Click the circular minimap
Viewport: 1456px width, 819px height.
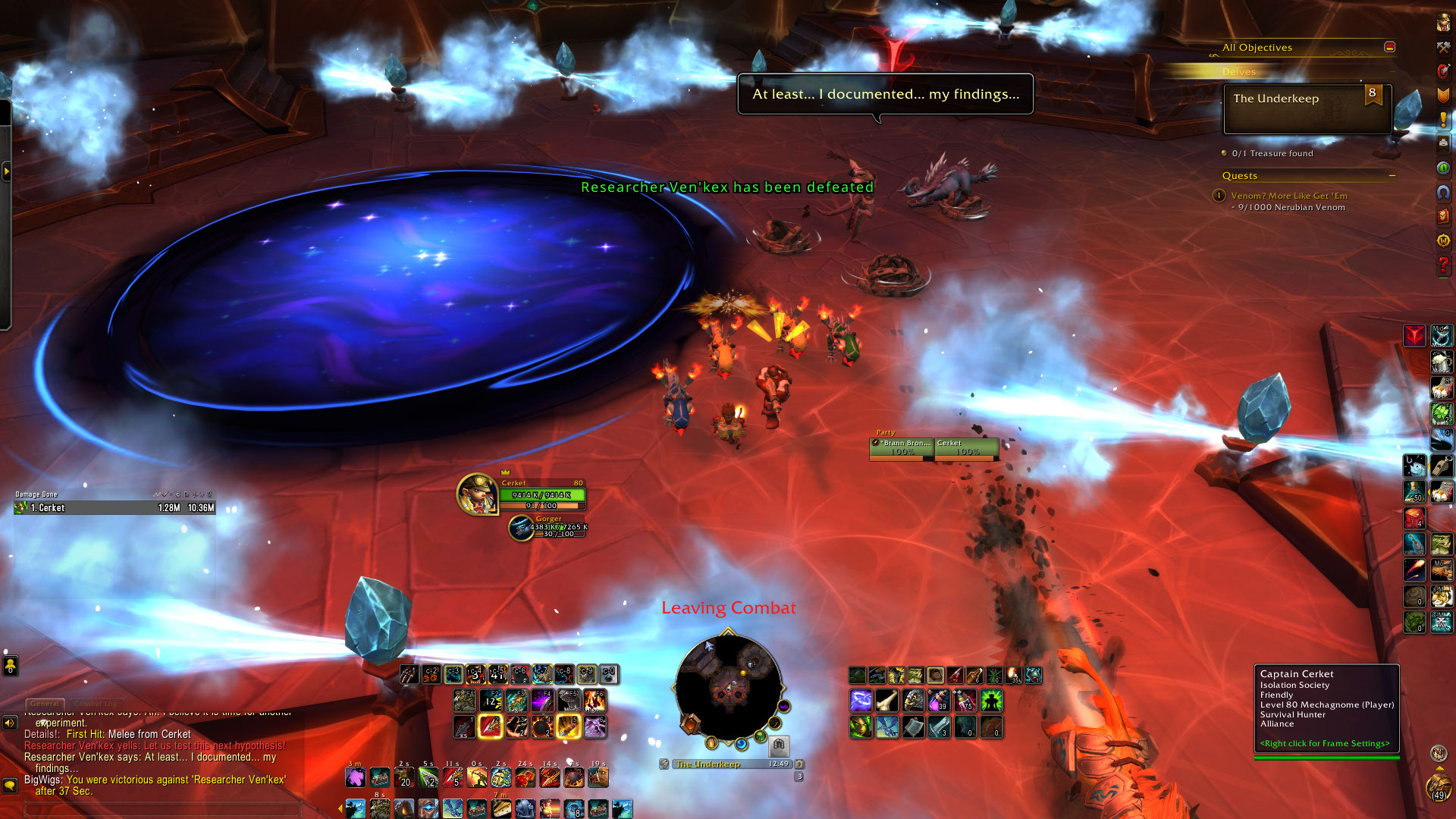click(728, 687)
